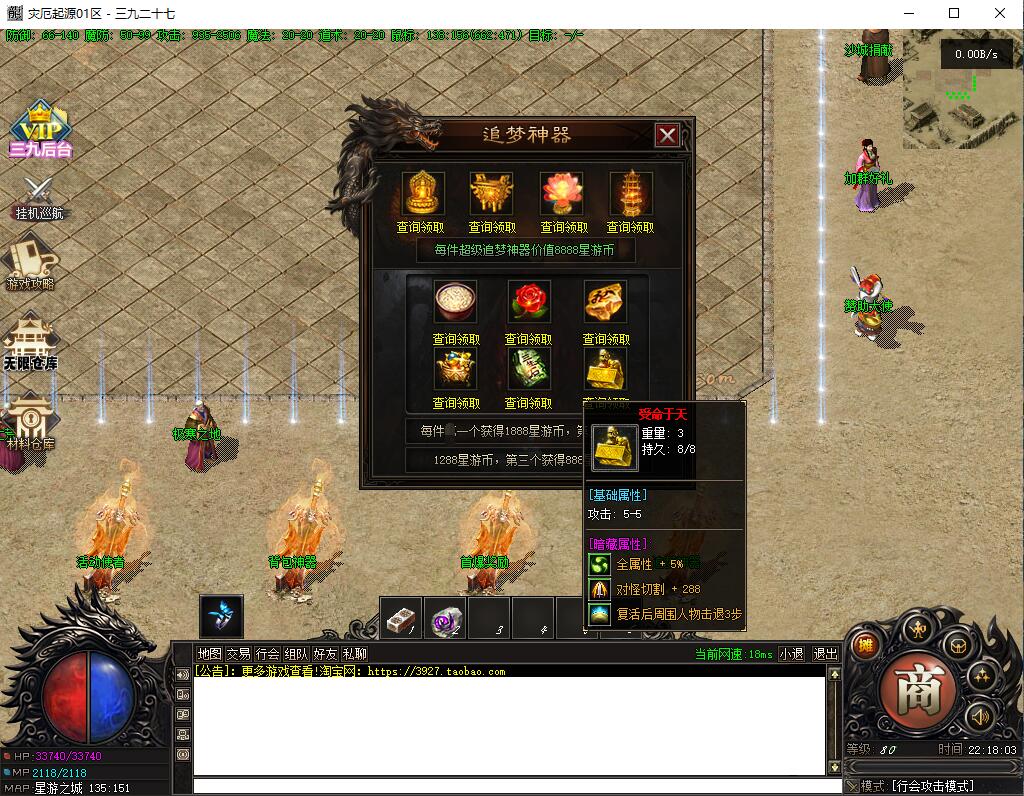
Task: Open the 行会 guild tab
Action: point(268,654)
